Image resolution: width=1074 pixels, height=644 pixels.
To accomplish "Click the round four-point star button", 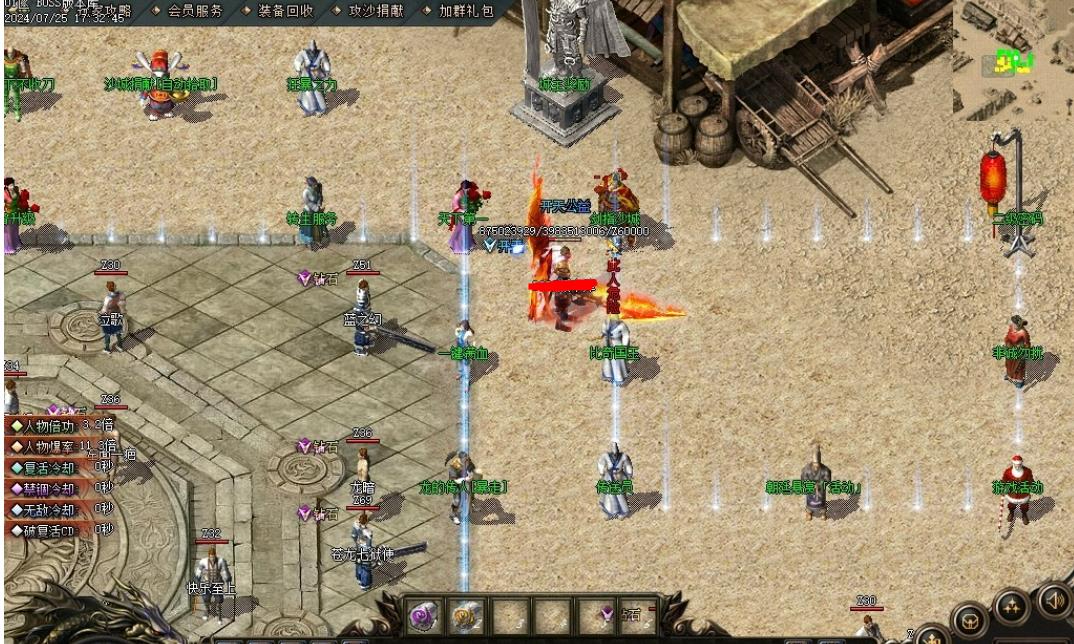I will click(x=1011, y=606).
